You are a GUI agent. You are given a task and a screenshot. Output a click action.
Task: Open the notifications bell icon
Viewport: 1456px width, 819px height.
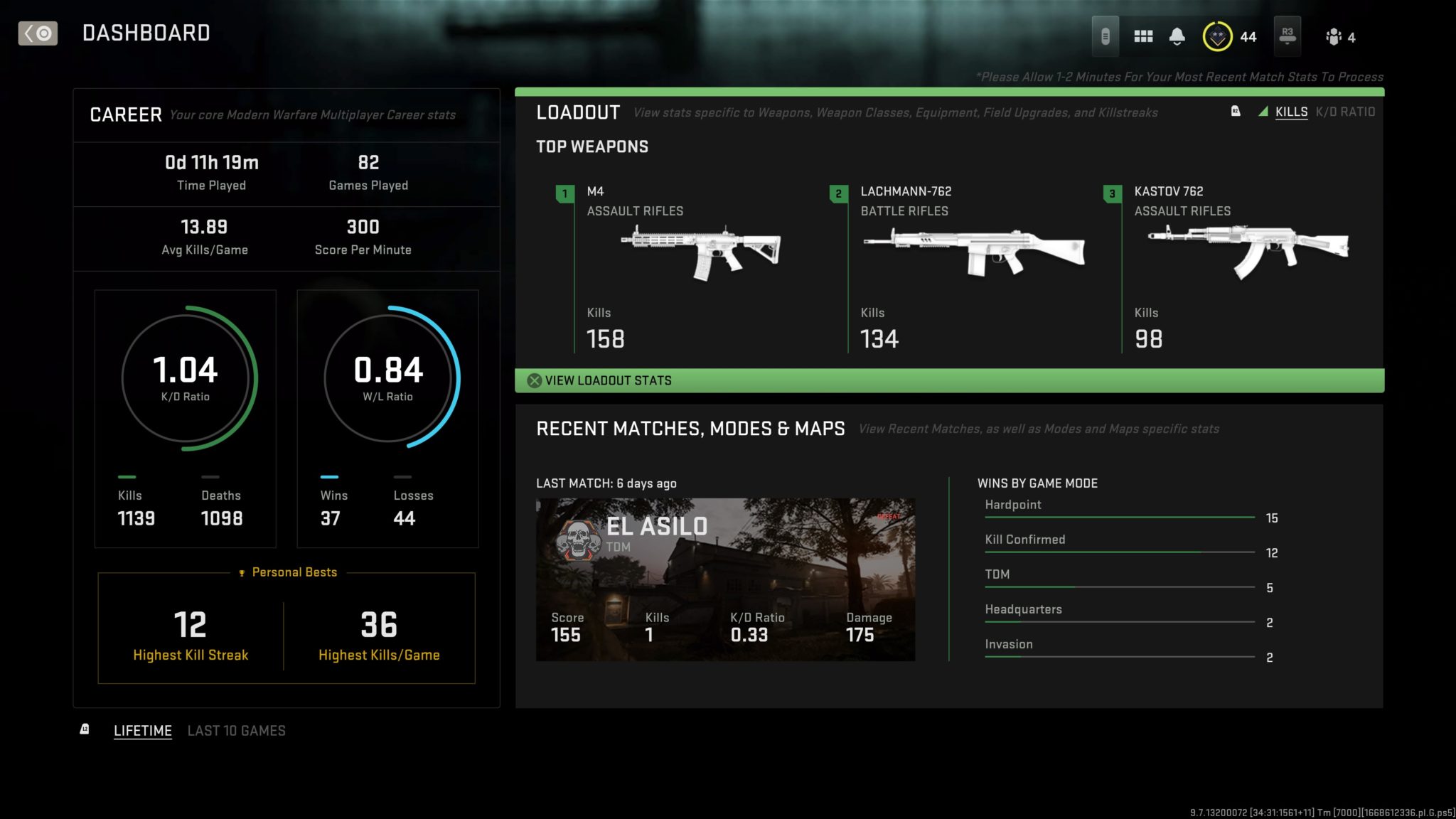click(x=1178, y=35)
